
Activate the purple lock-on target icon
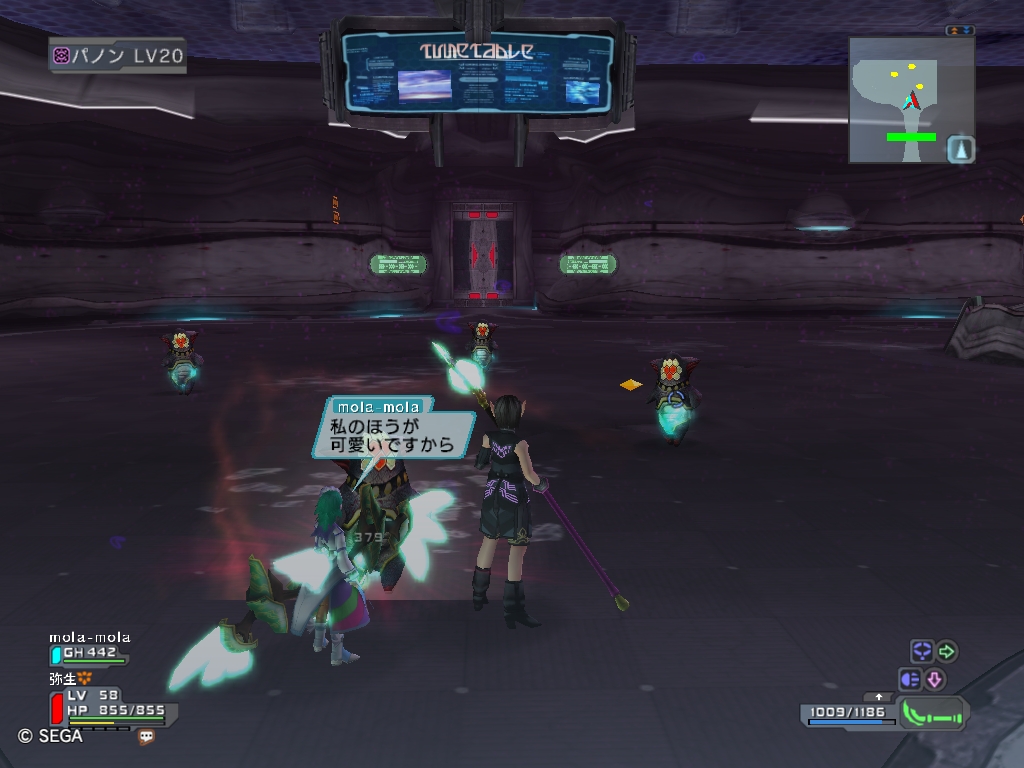(x=921, y=652)
